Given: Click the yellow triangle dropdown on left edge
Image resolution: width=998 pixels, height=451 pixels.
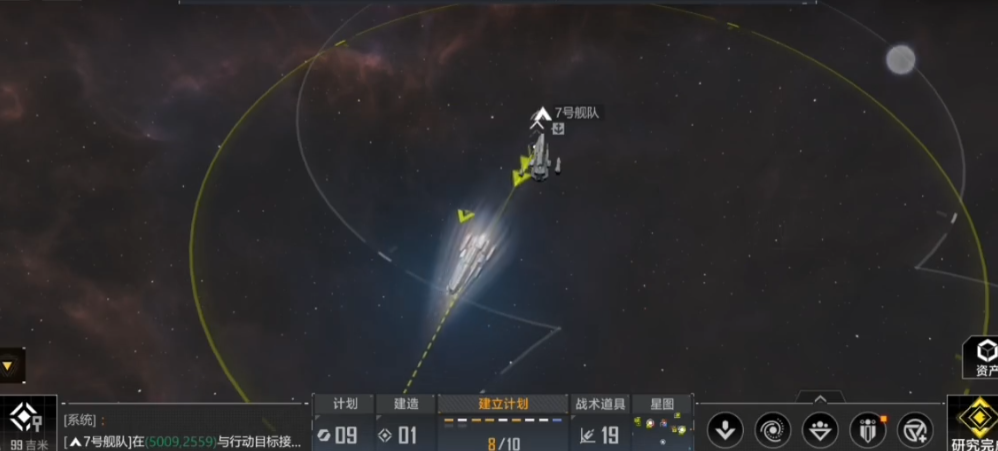Looking at the screenshot, I should pyautogui.click(x=8, y=366).
